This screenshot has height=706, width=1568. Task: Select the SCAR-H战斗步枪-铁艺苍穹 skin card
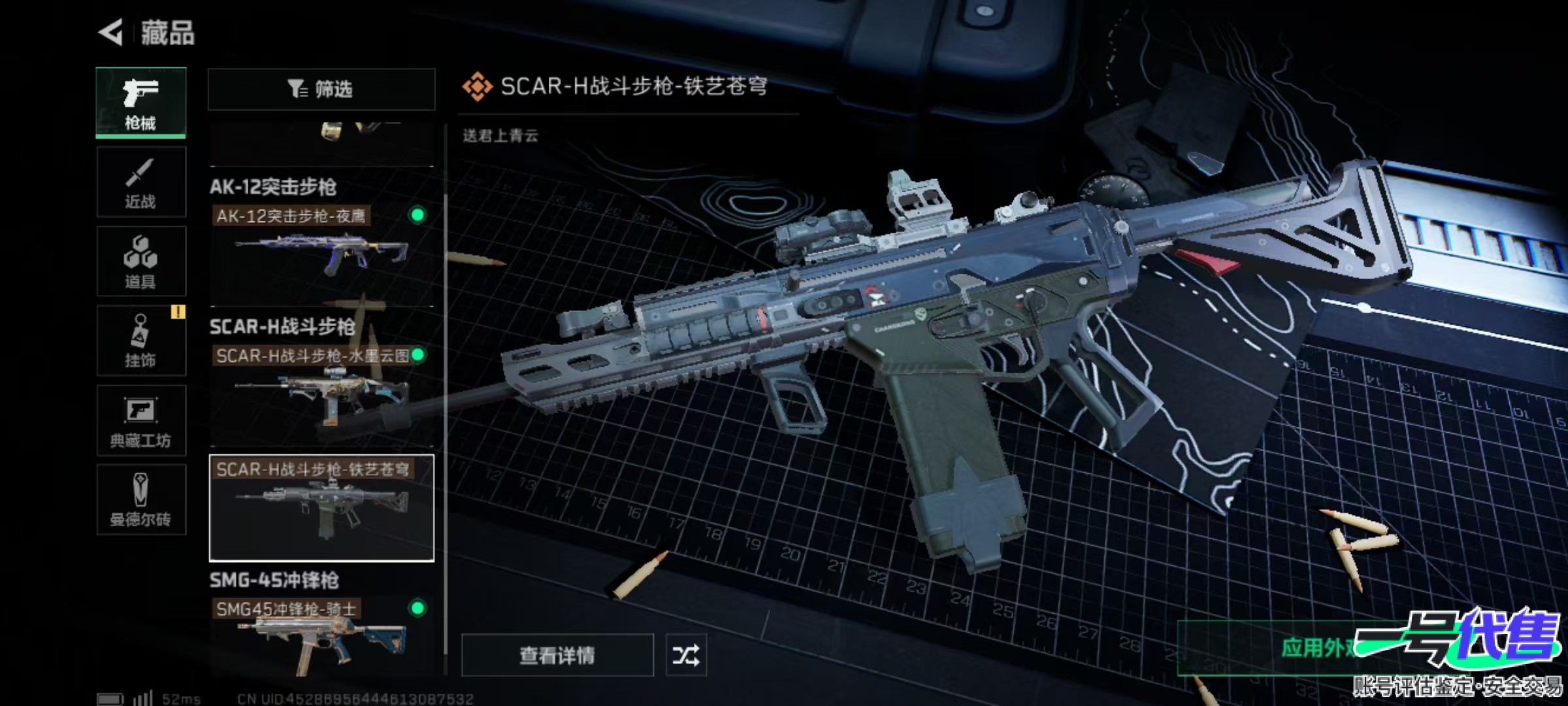[x=321, y=508]
